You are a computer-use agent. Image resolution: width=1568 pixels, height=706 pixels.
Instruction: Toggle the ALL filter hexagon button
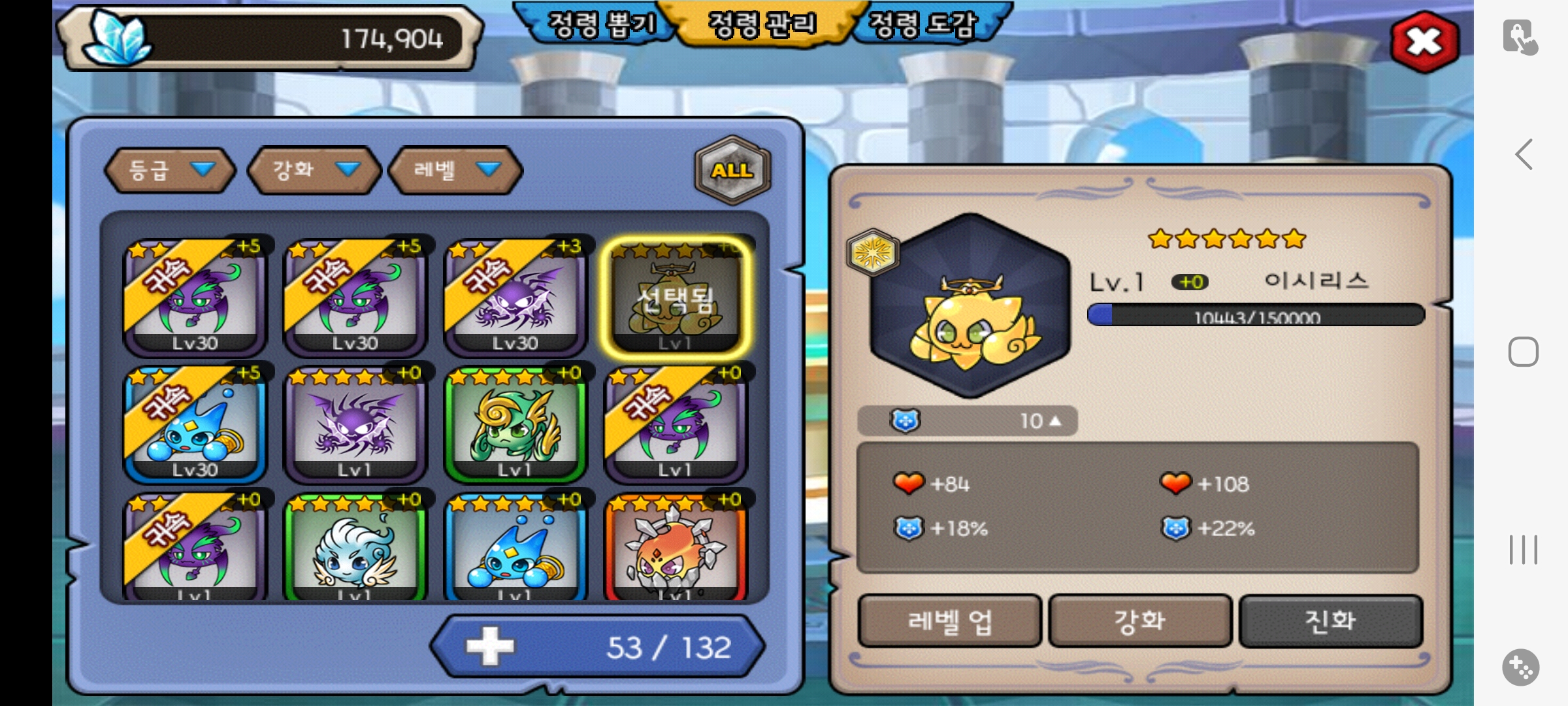tap(732, 171)
